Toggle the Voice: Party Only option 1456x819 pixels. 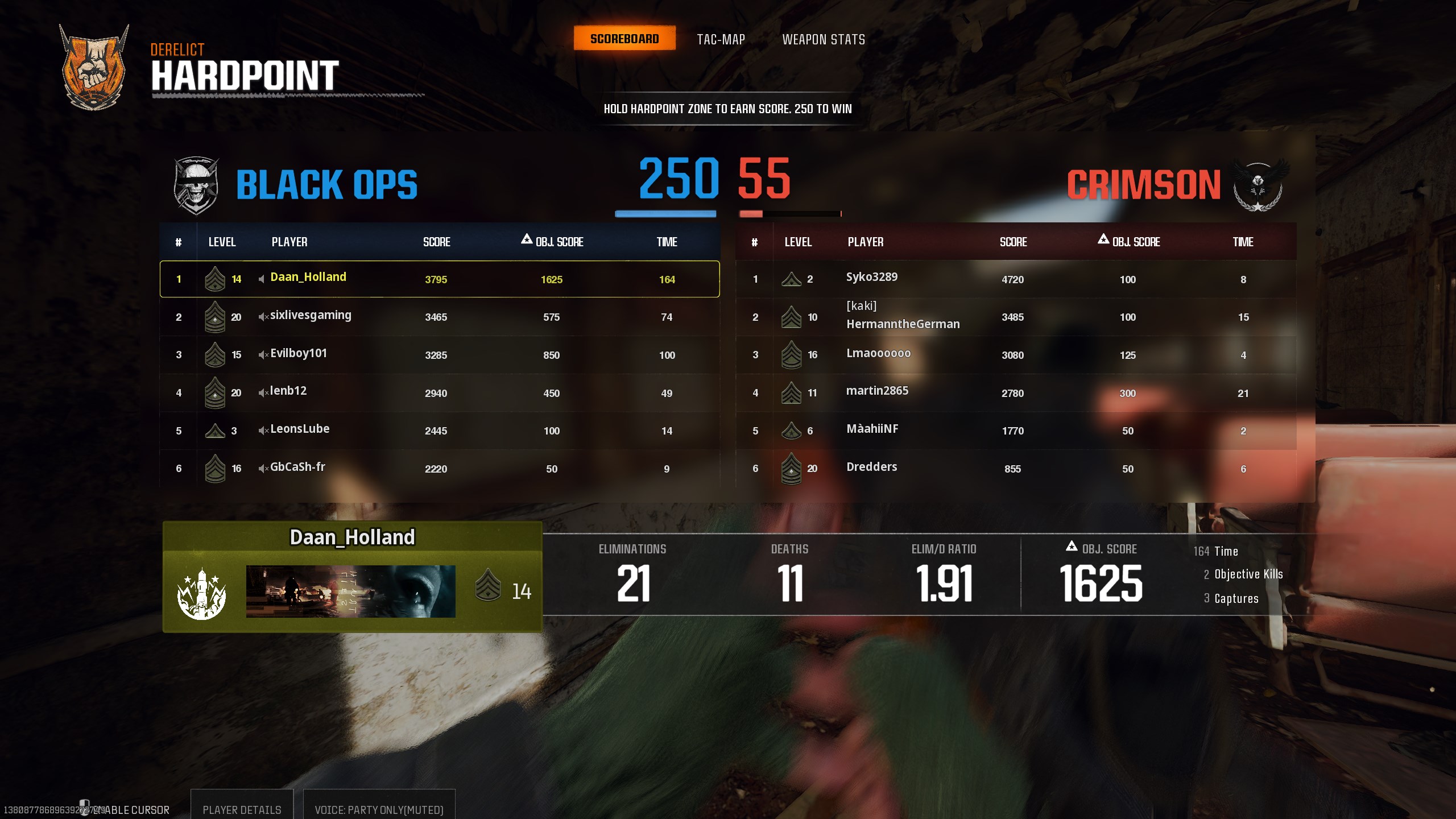coord(379,809)
